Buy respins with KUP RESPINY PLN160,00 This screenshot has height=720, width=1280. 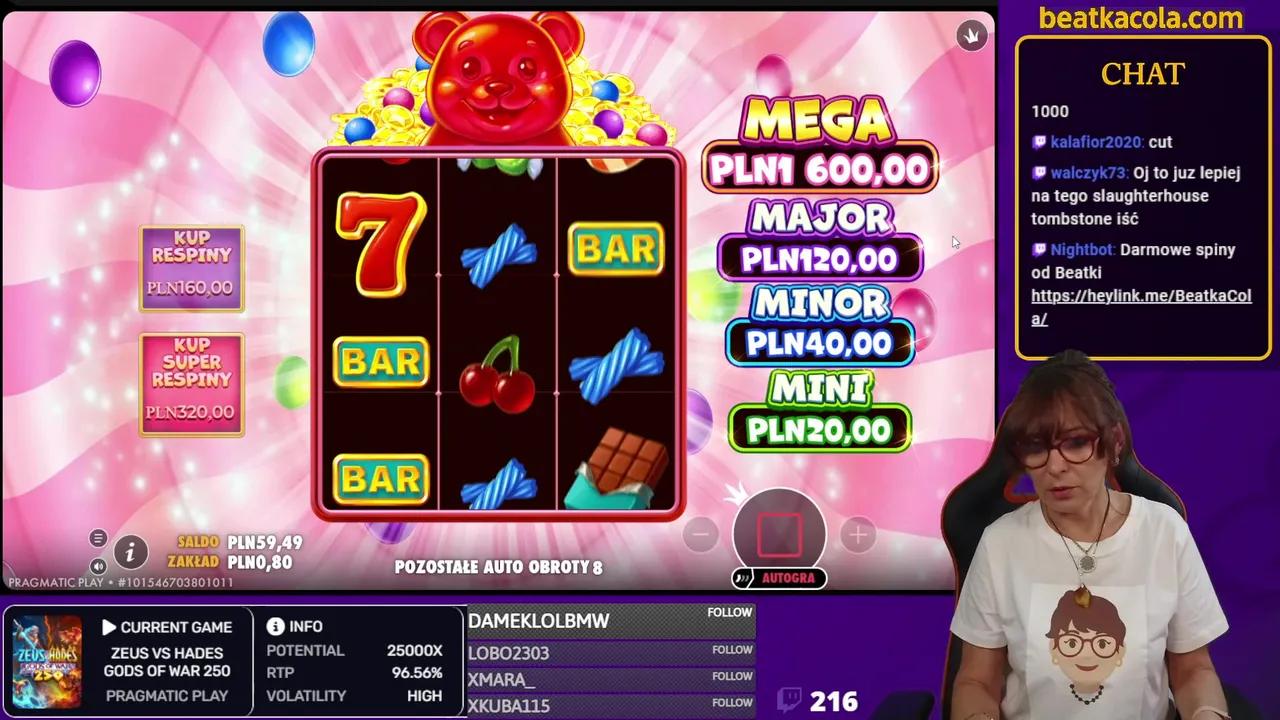click(x=191, y=267)
